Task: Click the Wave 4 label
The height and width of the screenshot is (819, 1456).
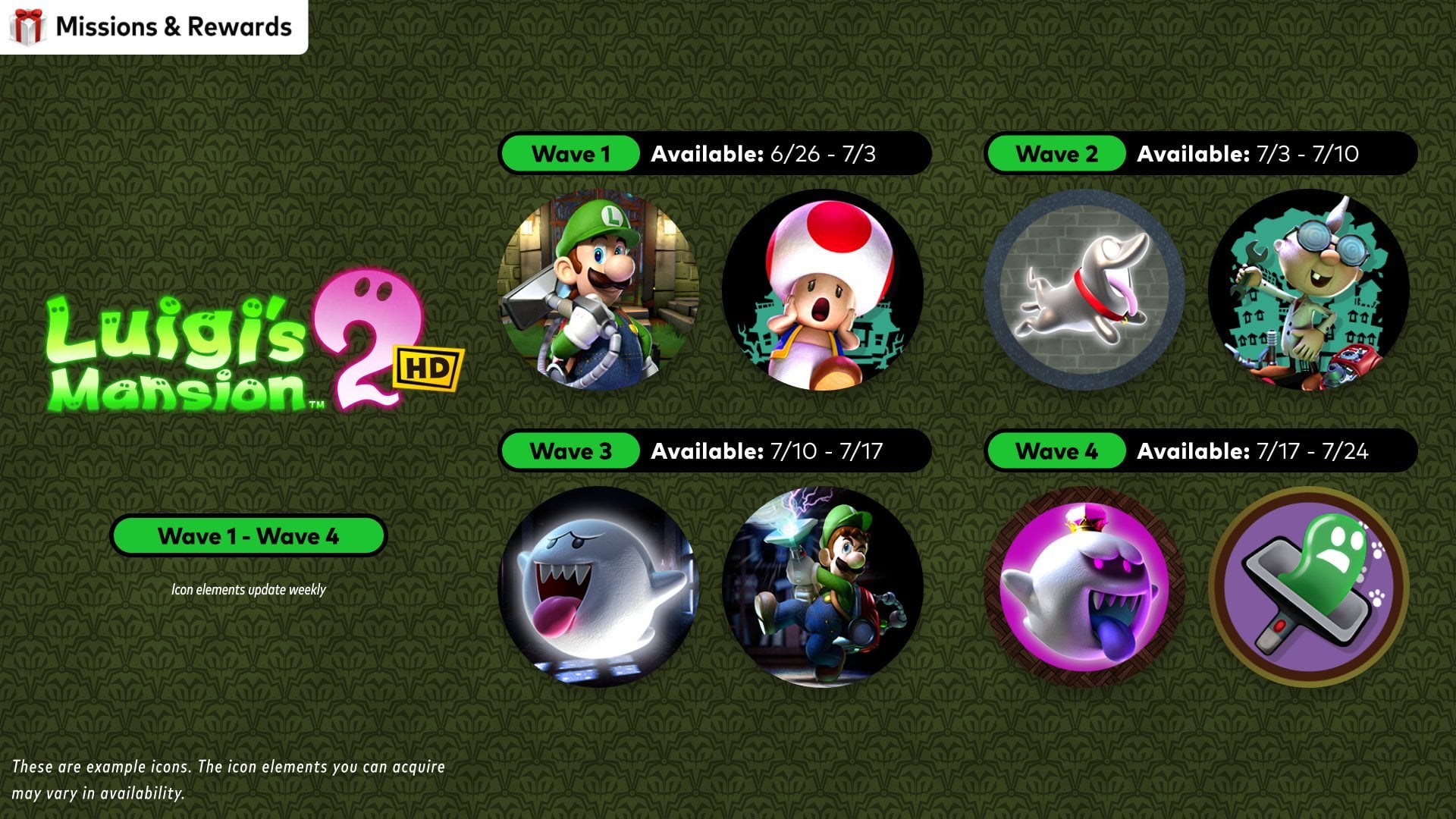Action: tap(1056, 451)
